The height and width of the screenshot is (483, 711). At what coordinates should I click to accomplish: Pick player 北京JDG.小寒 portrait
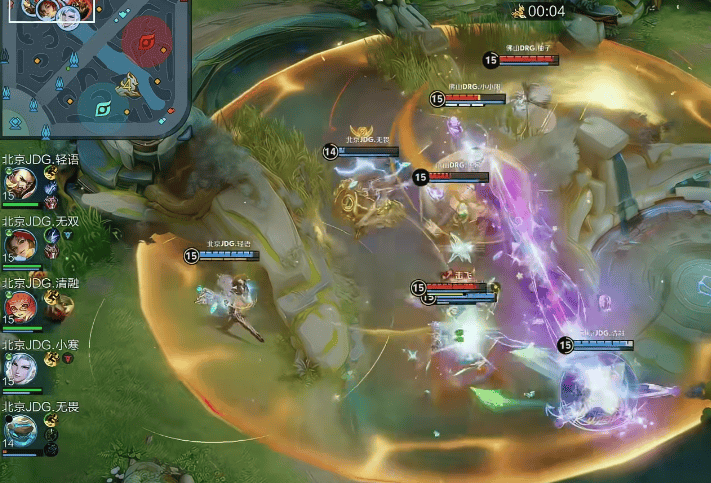21,368
